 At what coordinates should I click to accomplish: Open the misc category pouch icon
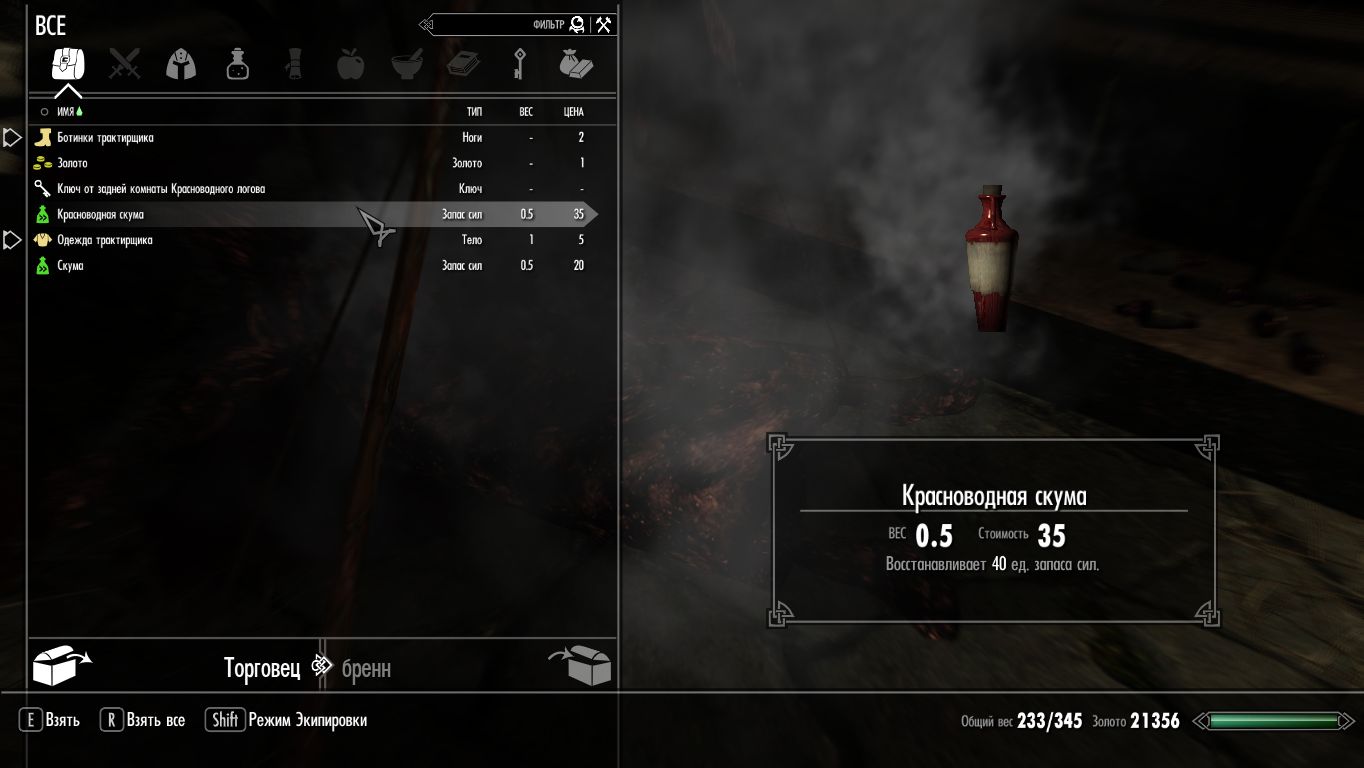pos(575,65)
